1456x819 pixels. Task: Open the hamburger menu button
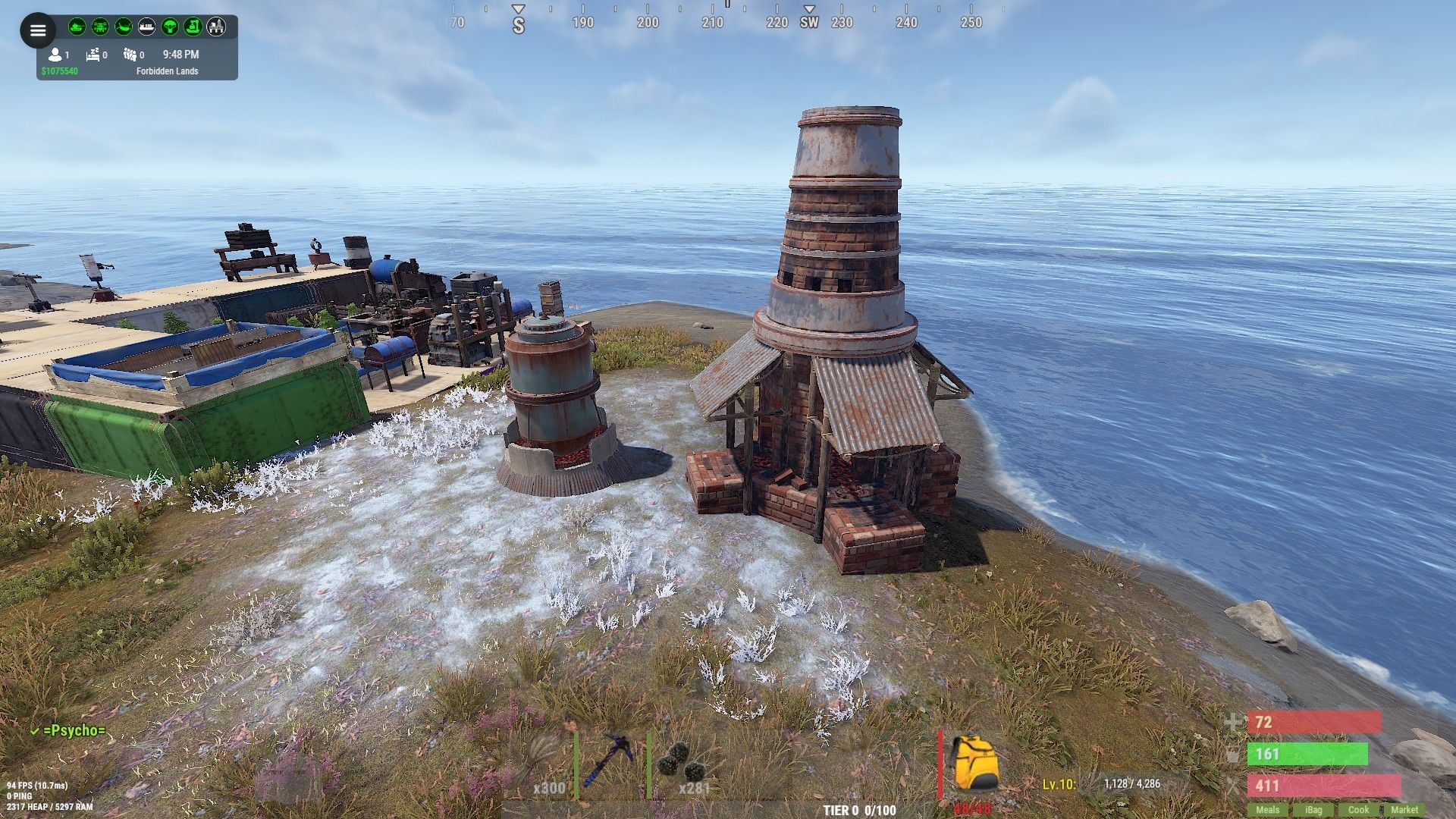click(38, 31)
